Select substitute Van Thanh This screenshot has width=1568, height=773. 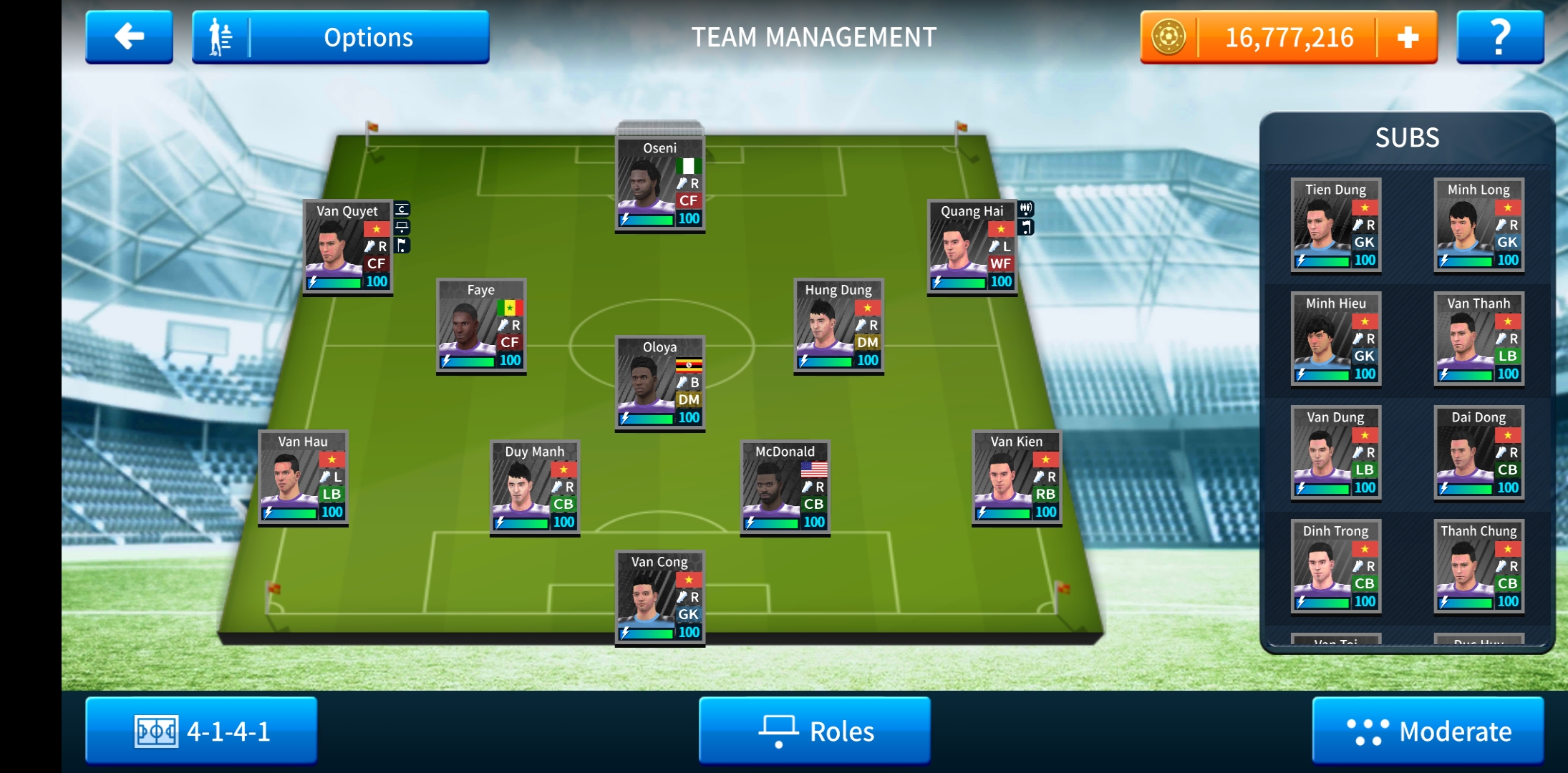tap(1479, 339)
